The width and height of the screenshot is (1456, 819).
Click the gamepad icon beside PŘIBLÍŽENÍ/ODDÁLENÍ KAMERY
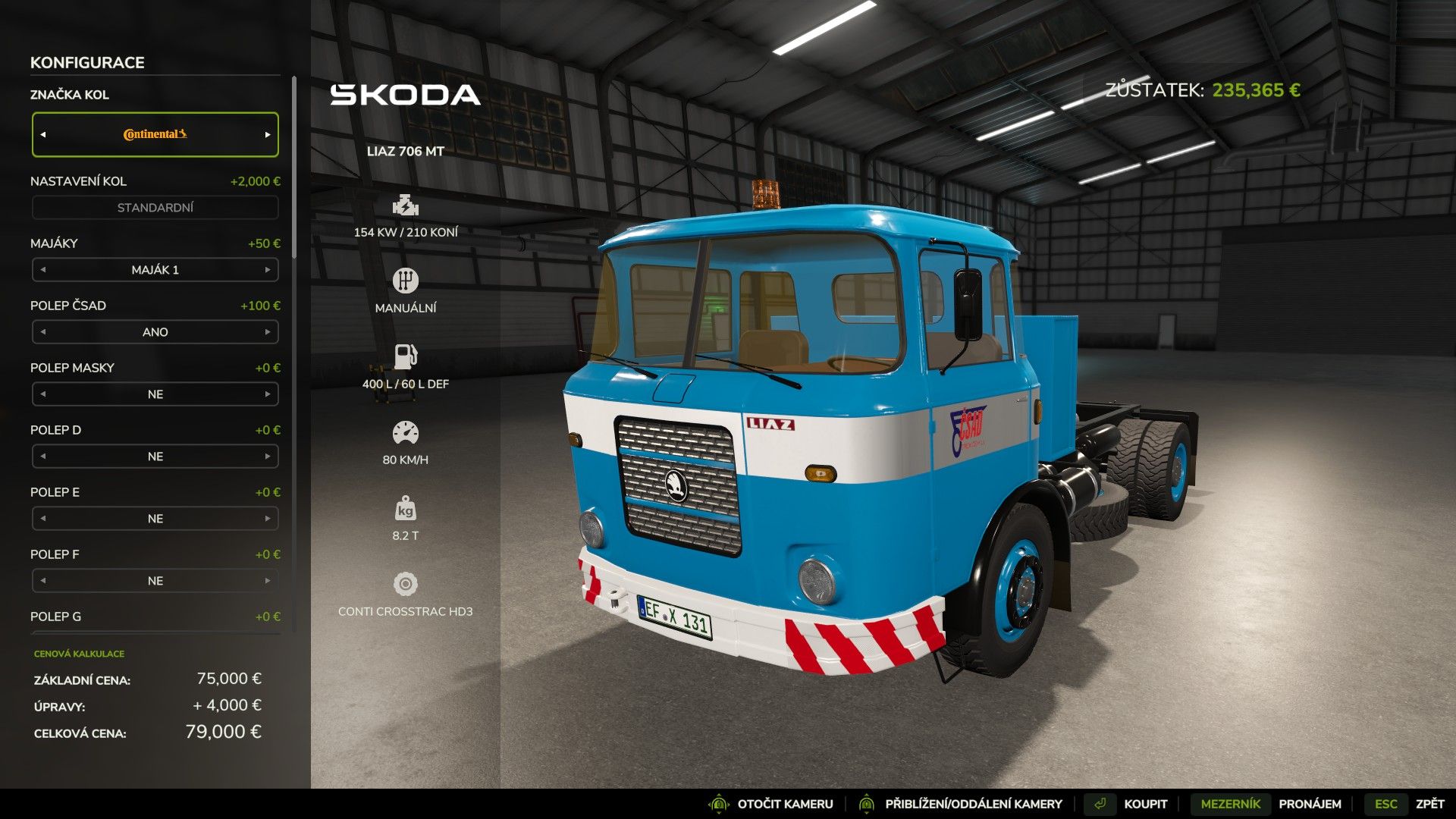866,803
